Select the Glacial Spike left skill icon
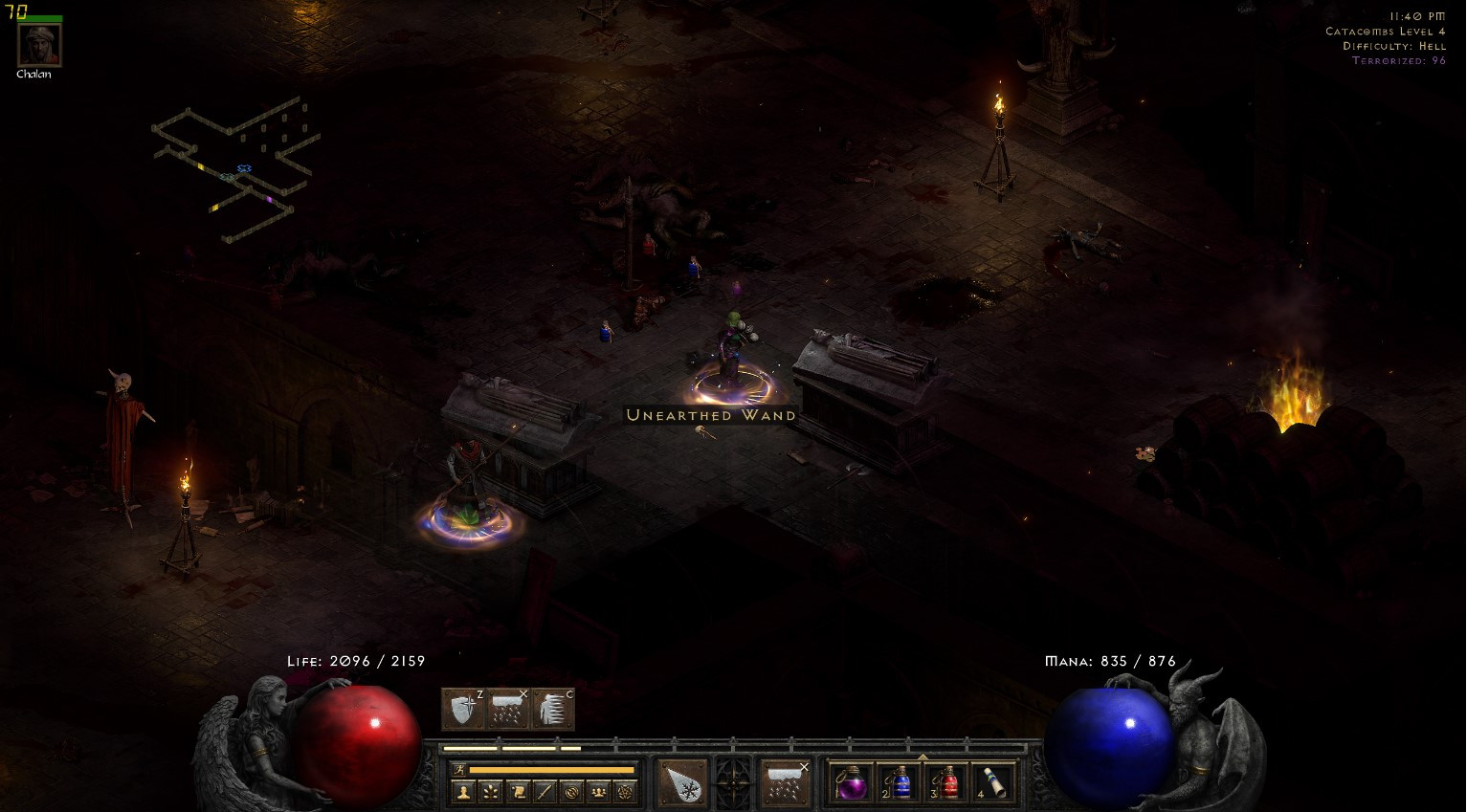Image resolution: width=1467 pixels, height=812 pixels. click(681, 784)
